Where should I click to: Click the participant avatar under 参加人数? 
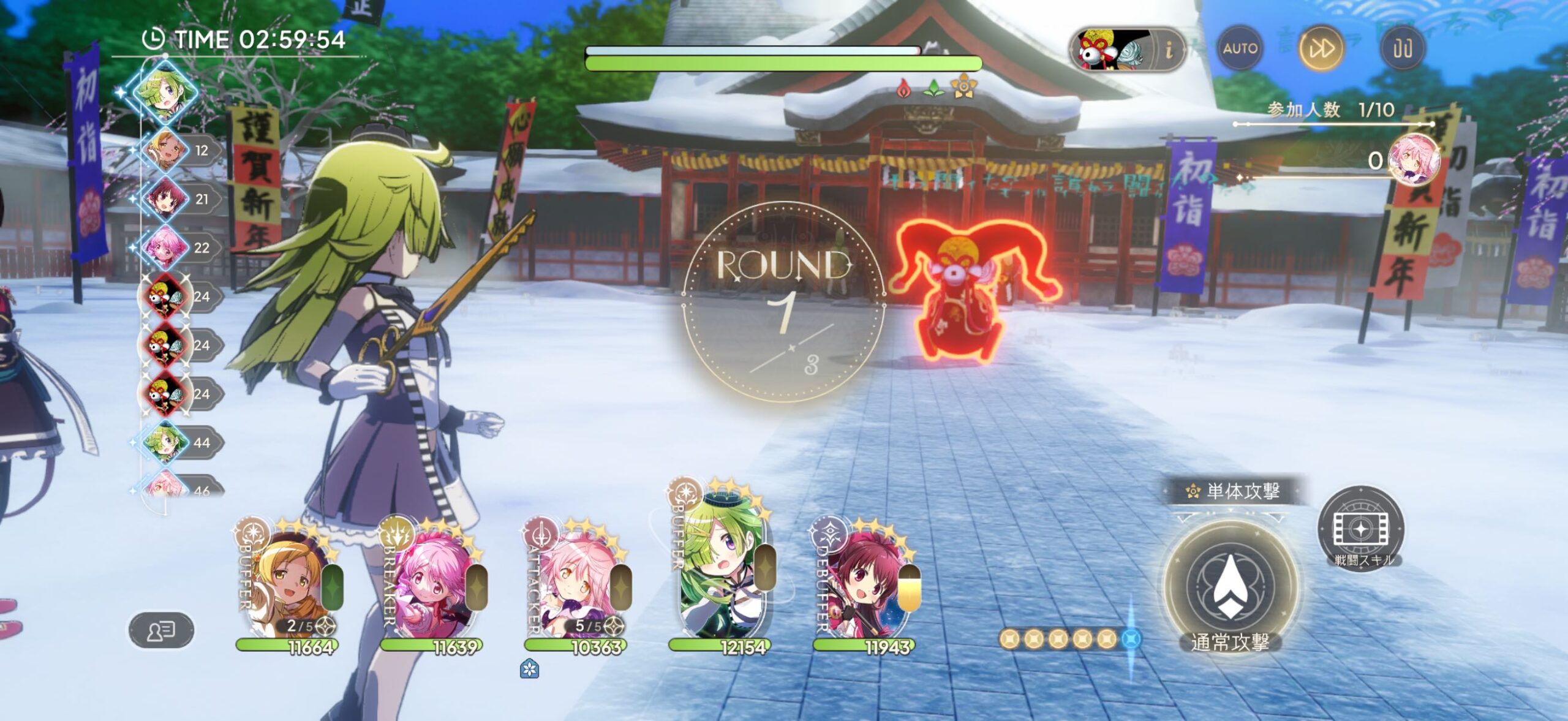1412,160
